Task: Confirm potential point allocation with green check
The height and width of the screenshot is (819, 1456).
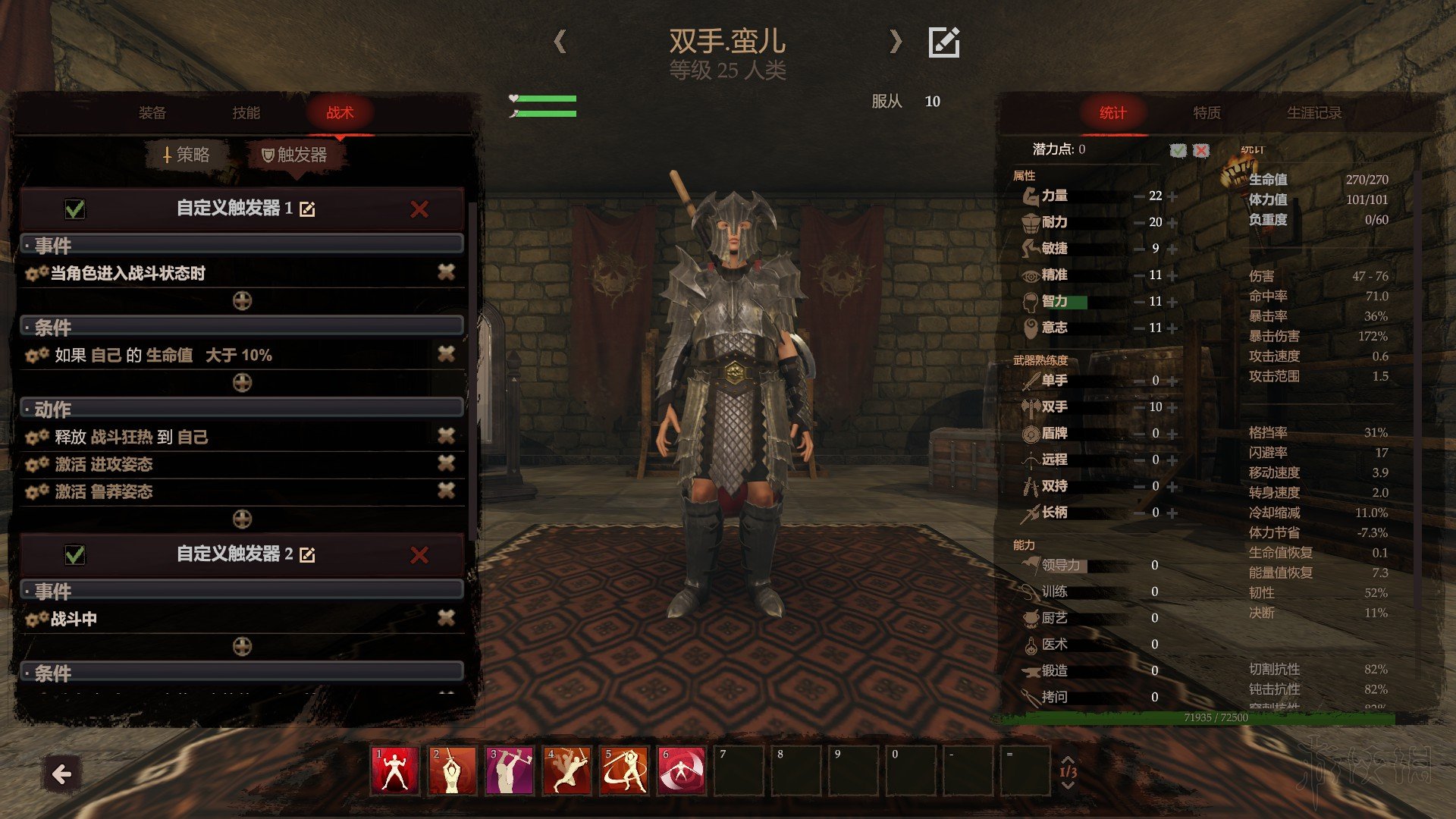Action: pyautogui.click(x=1178, y=150)
